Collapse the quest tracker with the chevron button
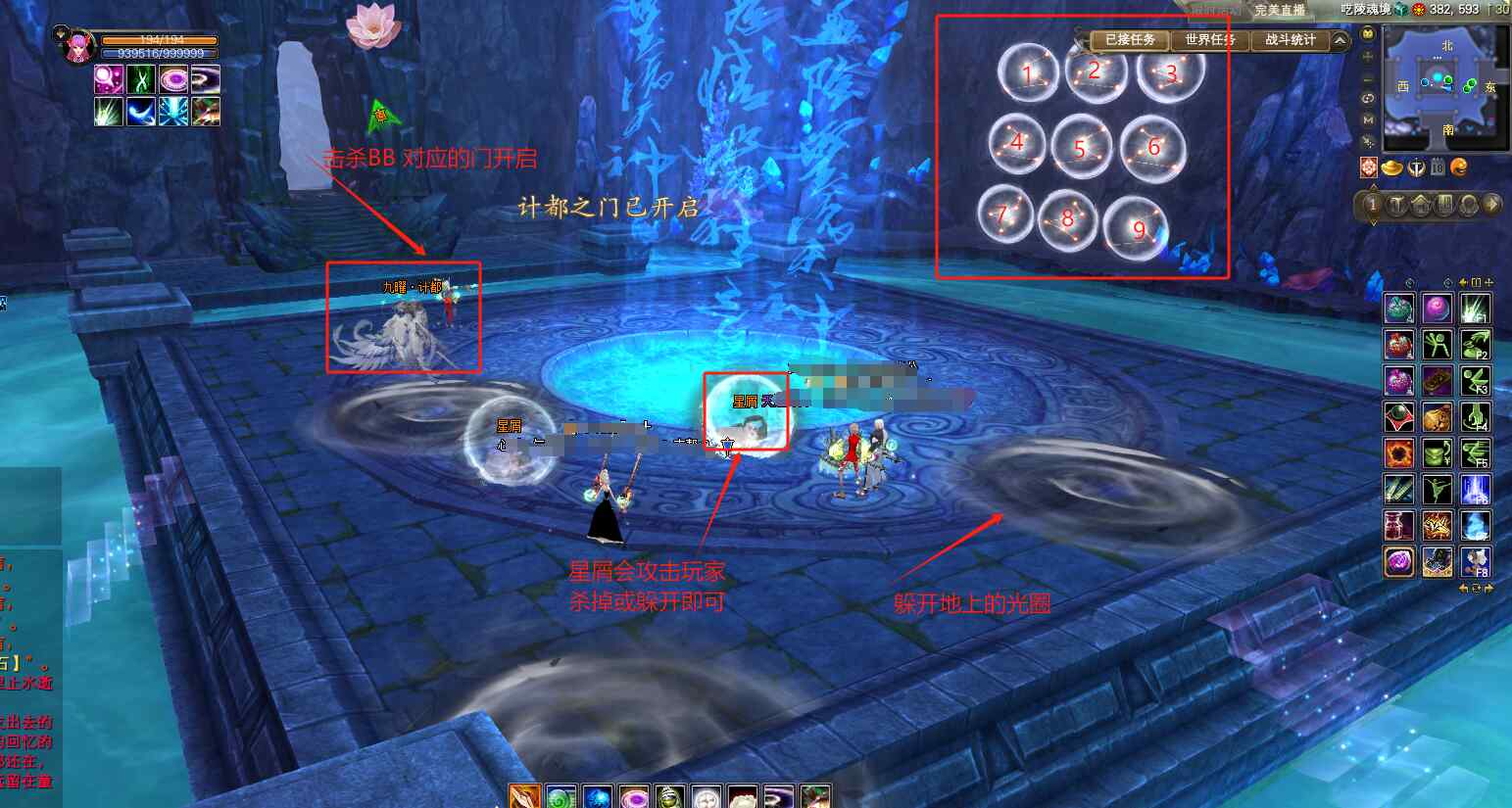Viewport: 1512px width, 808px height. click(x=1340, y=40)
